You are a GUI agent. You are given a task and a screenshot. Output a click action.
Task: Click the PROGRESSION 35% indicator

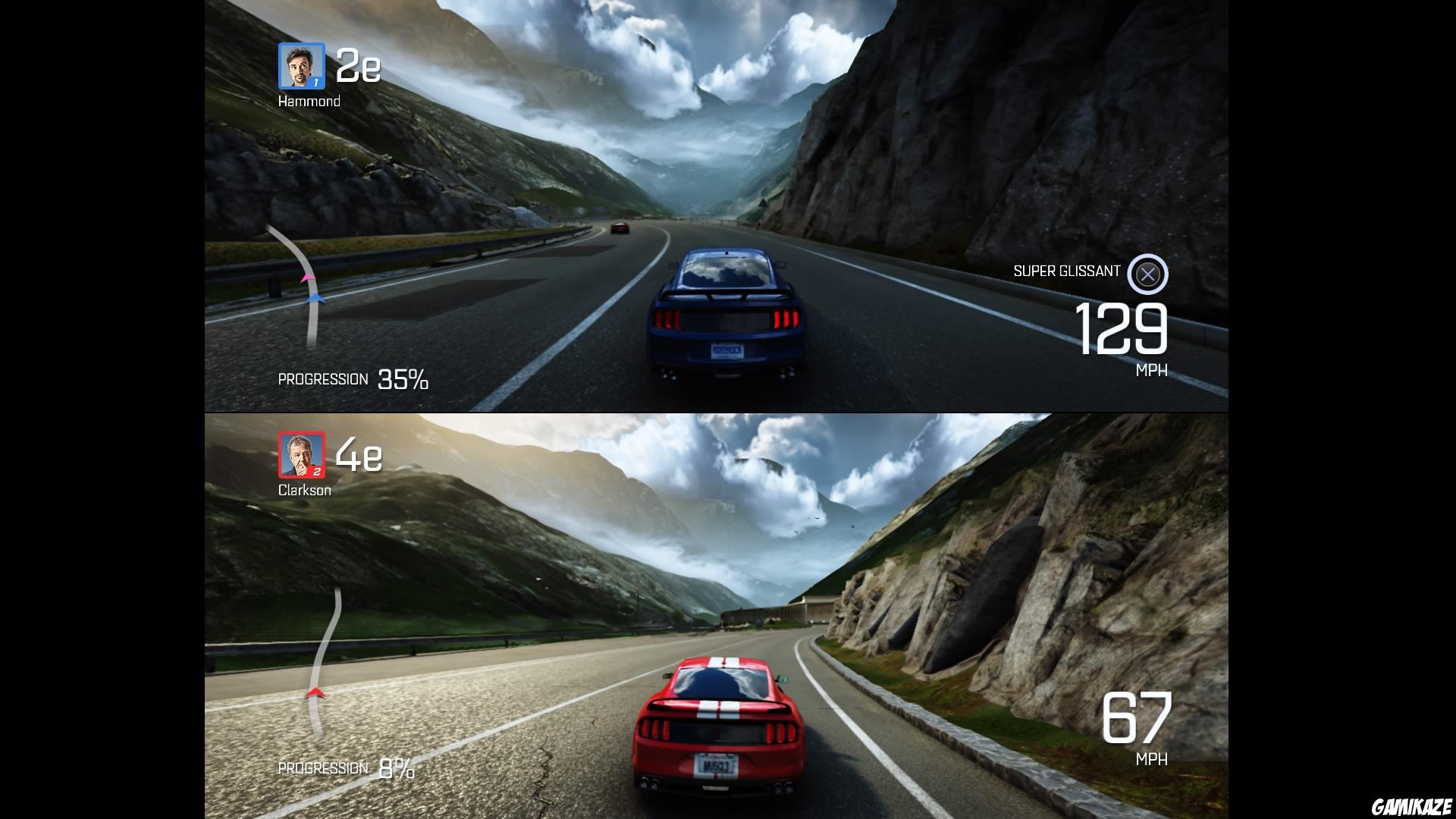[x=353, y=378]
